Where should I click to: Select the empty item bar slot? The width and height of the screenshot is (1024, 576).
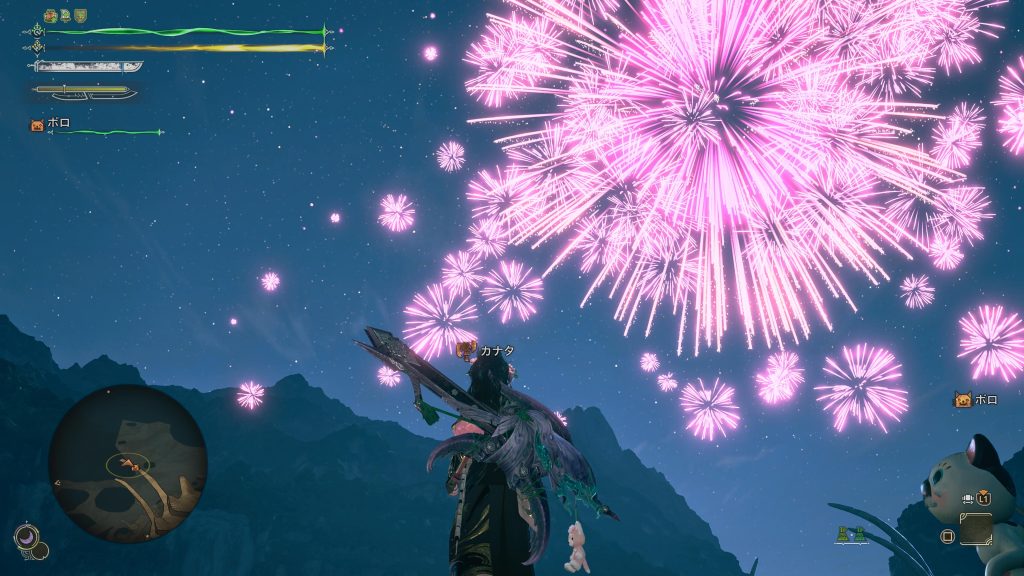point(976,528)
